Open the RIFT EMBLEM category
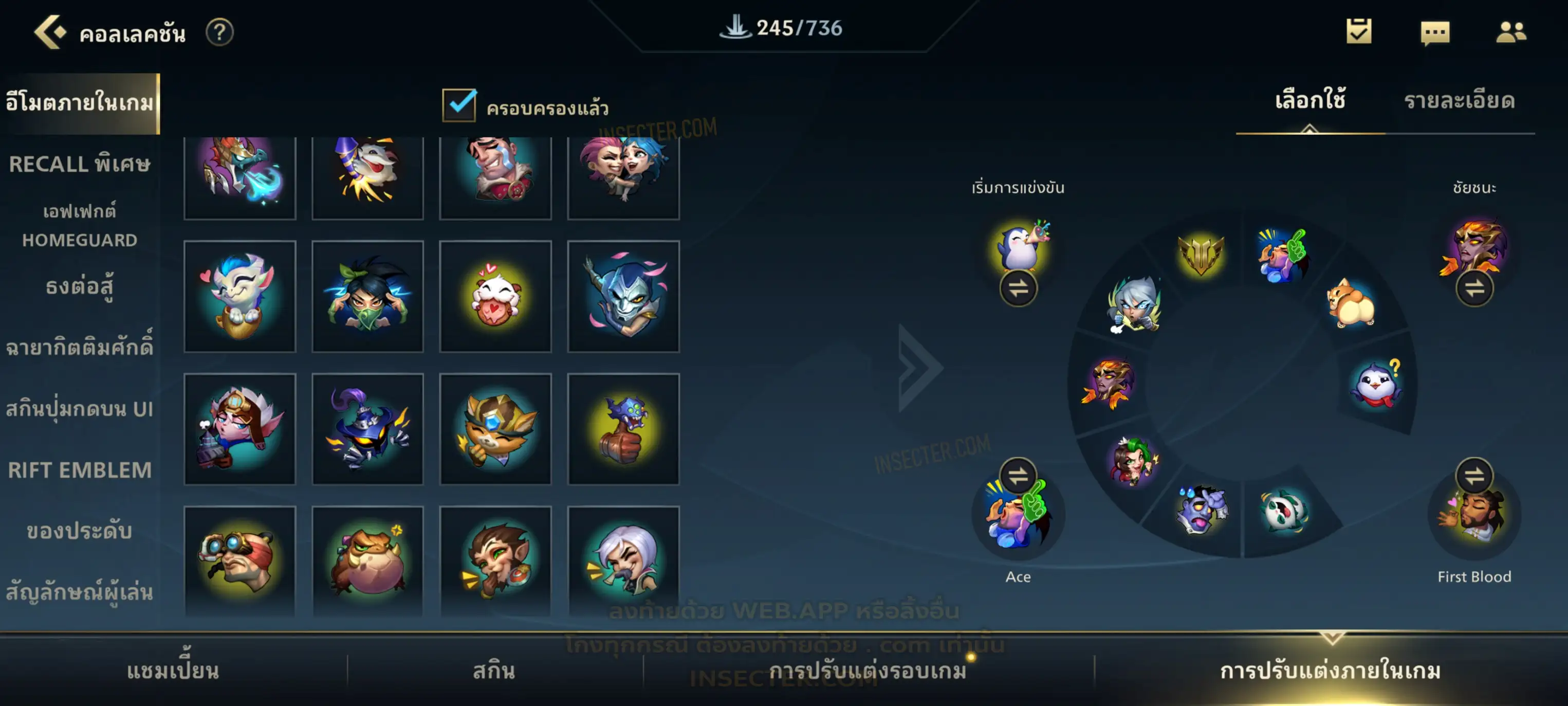The height and width of the screenshot is (706, 1568). tap(79, 469)
